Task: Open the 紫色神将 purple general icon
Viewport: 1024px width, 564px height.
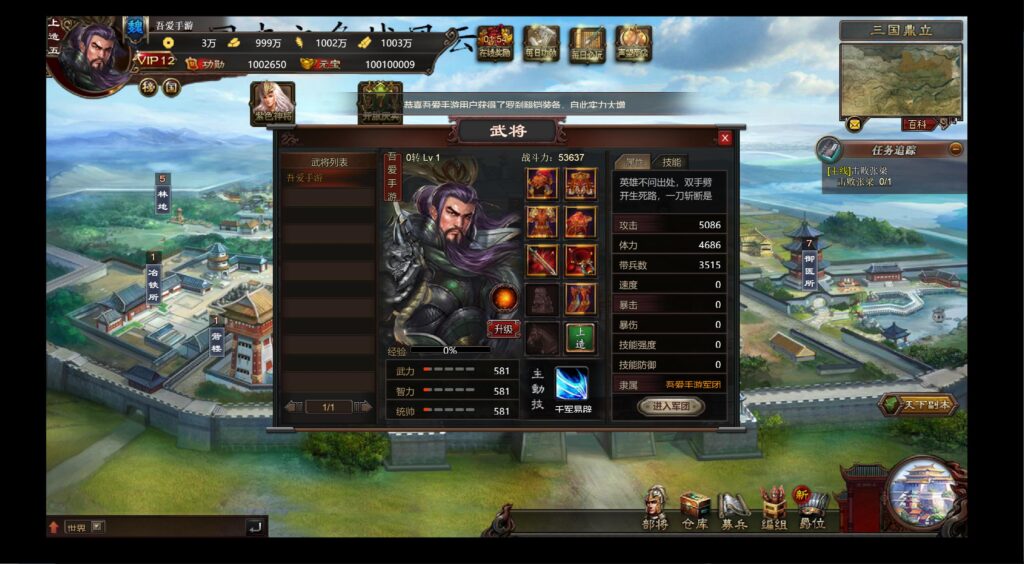Action: [x=272, y=103]
